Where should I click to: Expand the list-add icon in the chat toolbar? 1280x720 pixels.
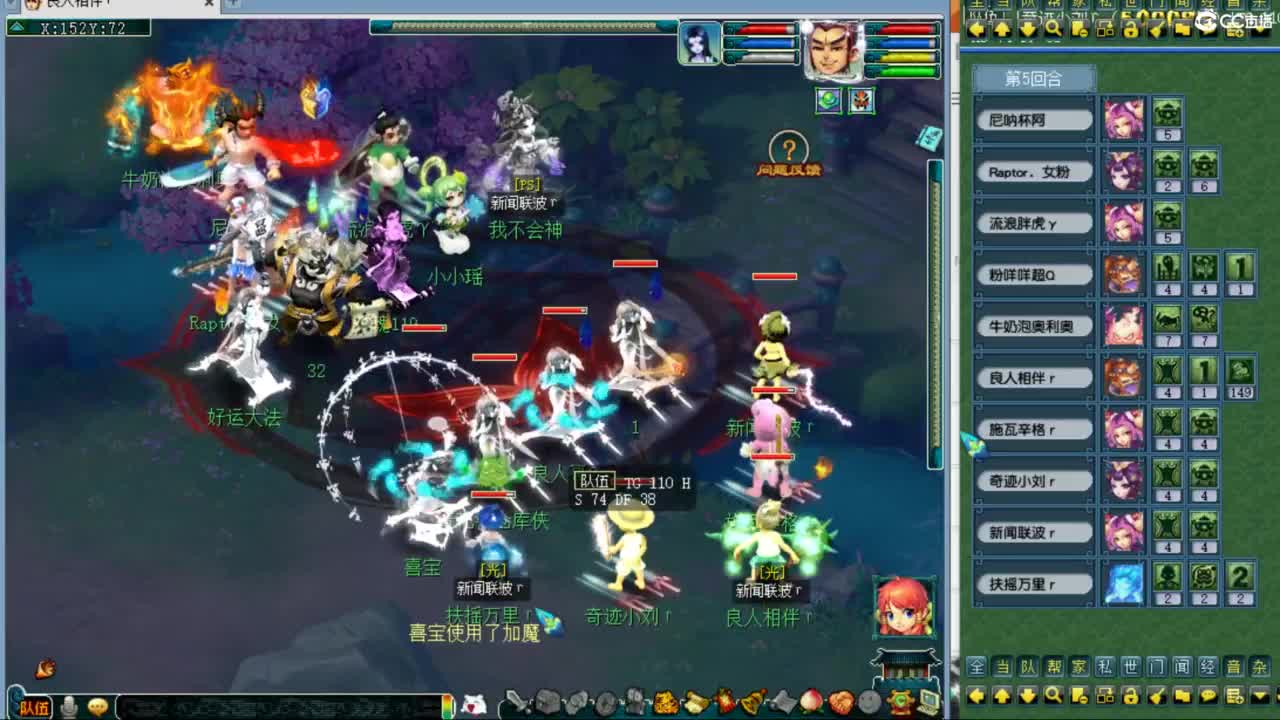click(x=1234, y=695)
